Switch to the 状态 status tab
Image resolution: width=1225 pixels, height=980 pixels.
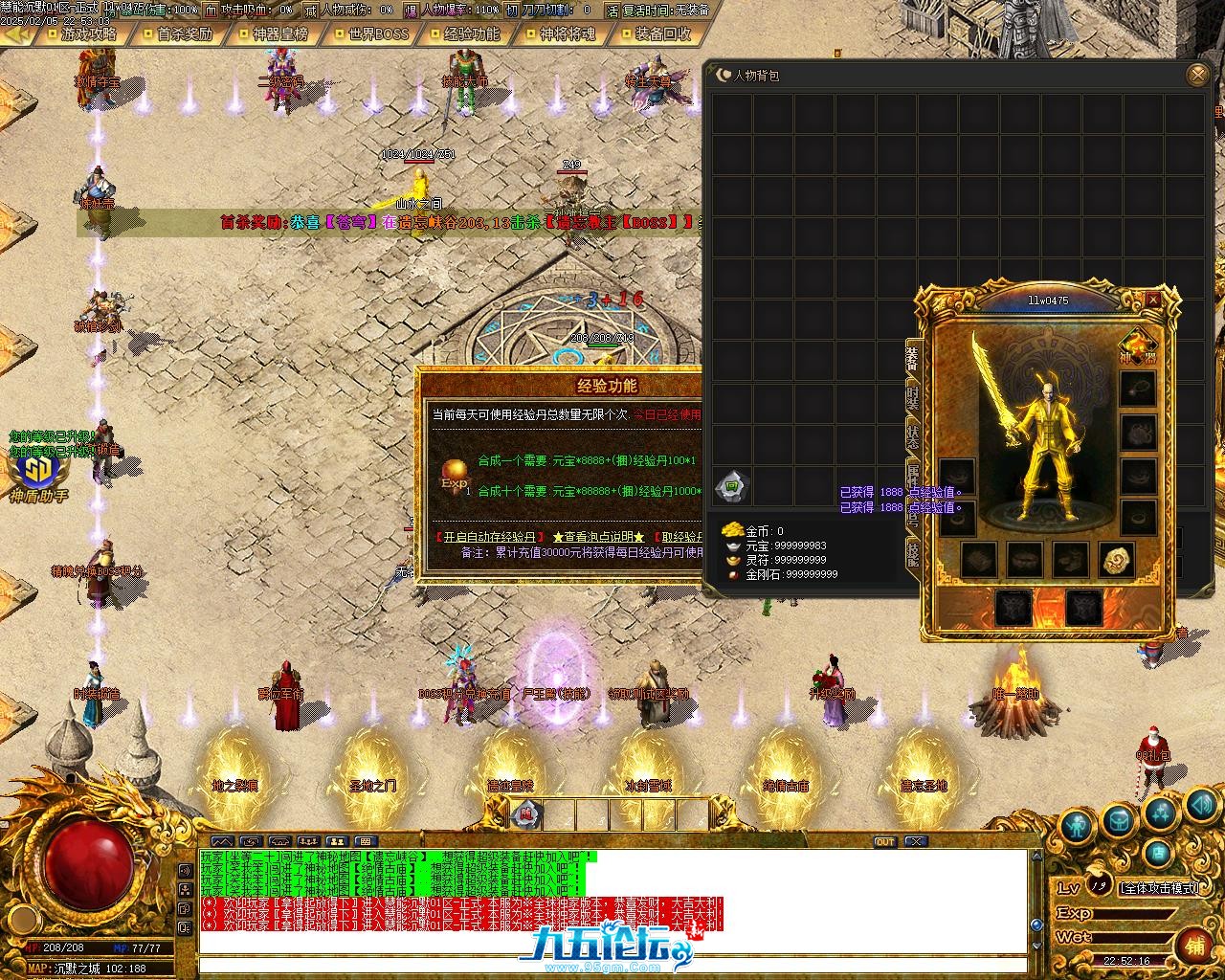coord(913,437)
